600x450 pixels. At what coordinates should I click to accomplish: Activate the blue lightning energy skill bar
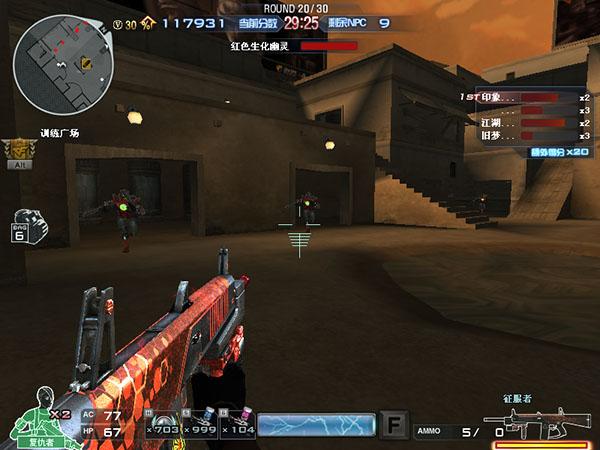point(316,425)
